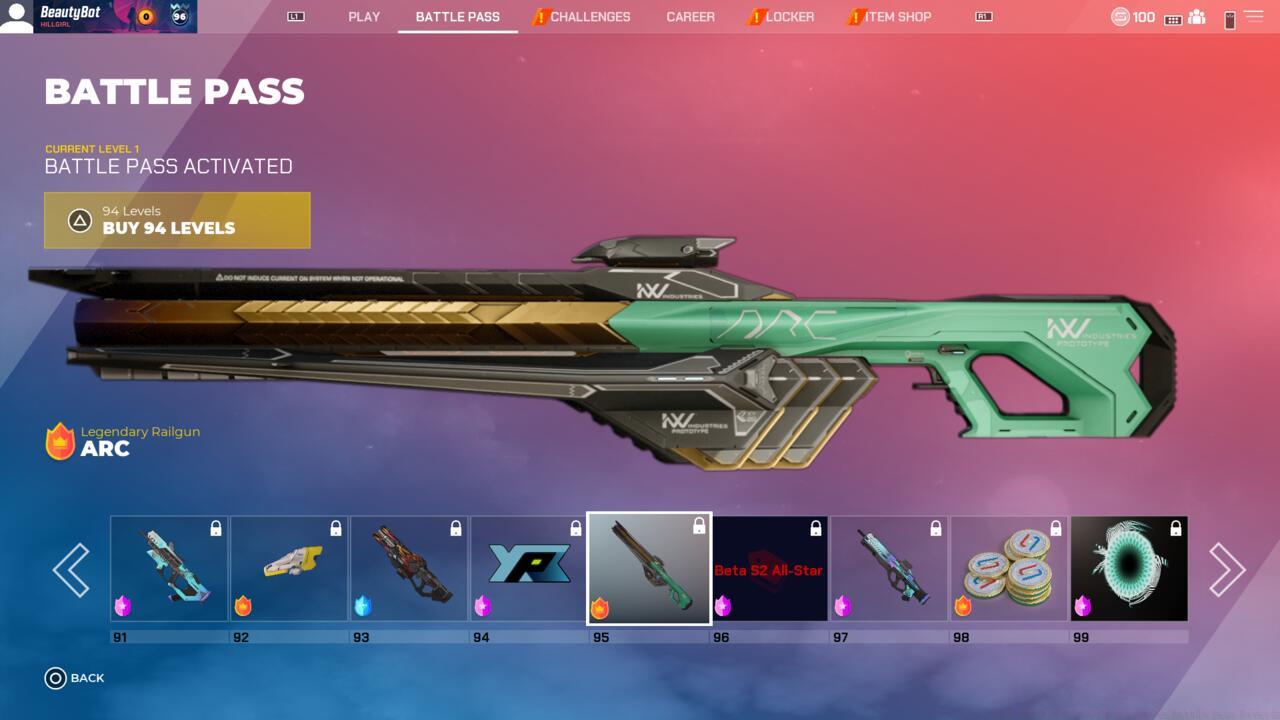Choose the Beta S2 All-Star reward

point(769,569)
